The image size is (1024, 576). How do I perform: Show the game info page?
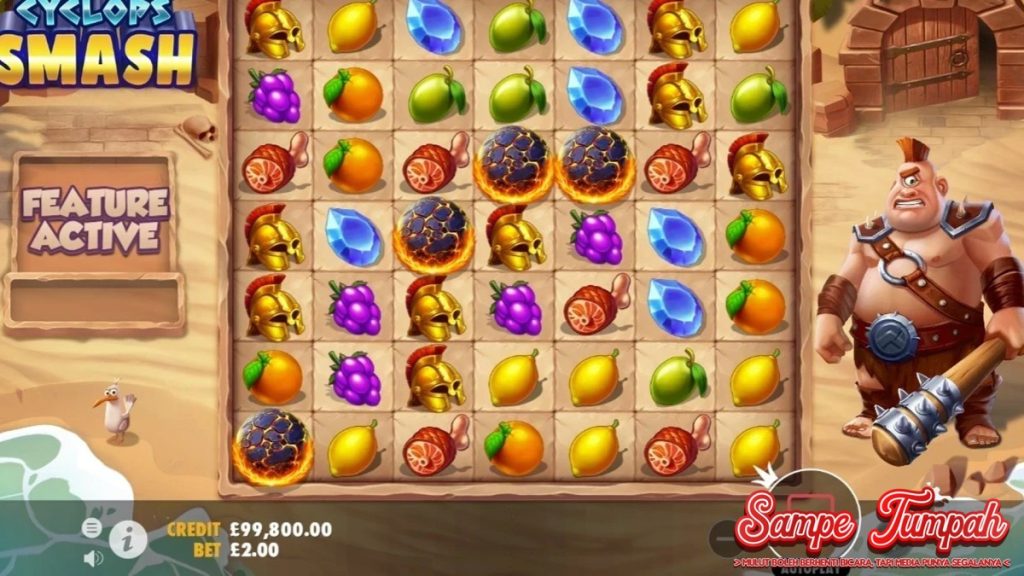[128, 540]
